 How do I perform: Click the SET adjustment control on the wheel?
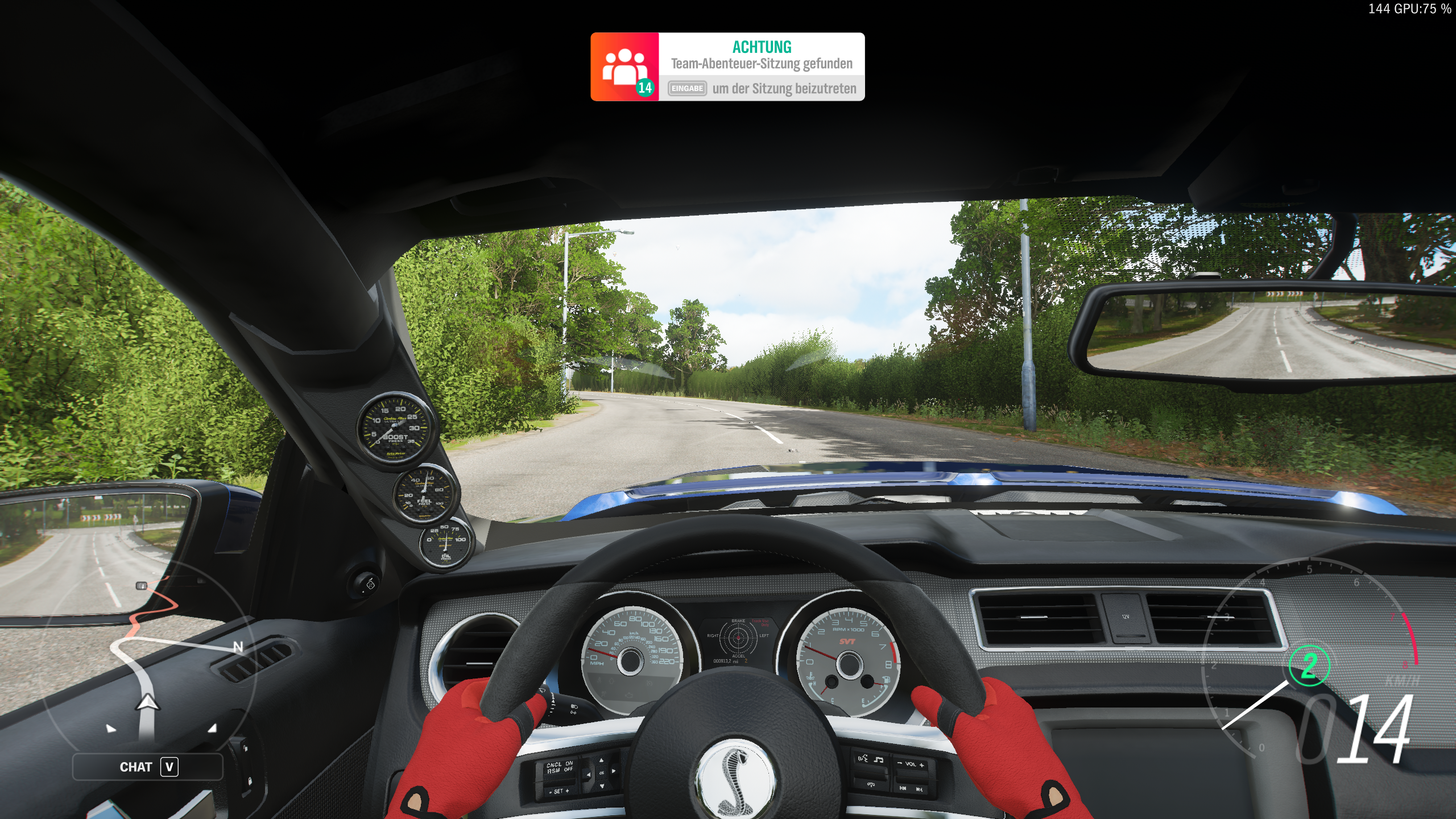(x=559, y=792)
